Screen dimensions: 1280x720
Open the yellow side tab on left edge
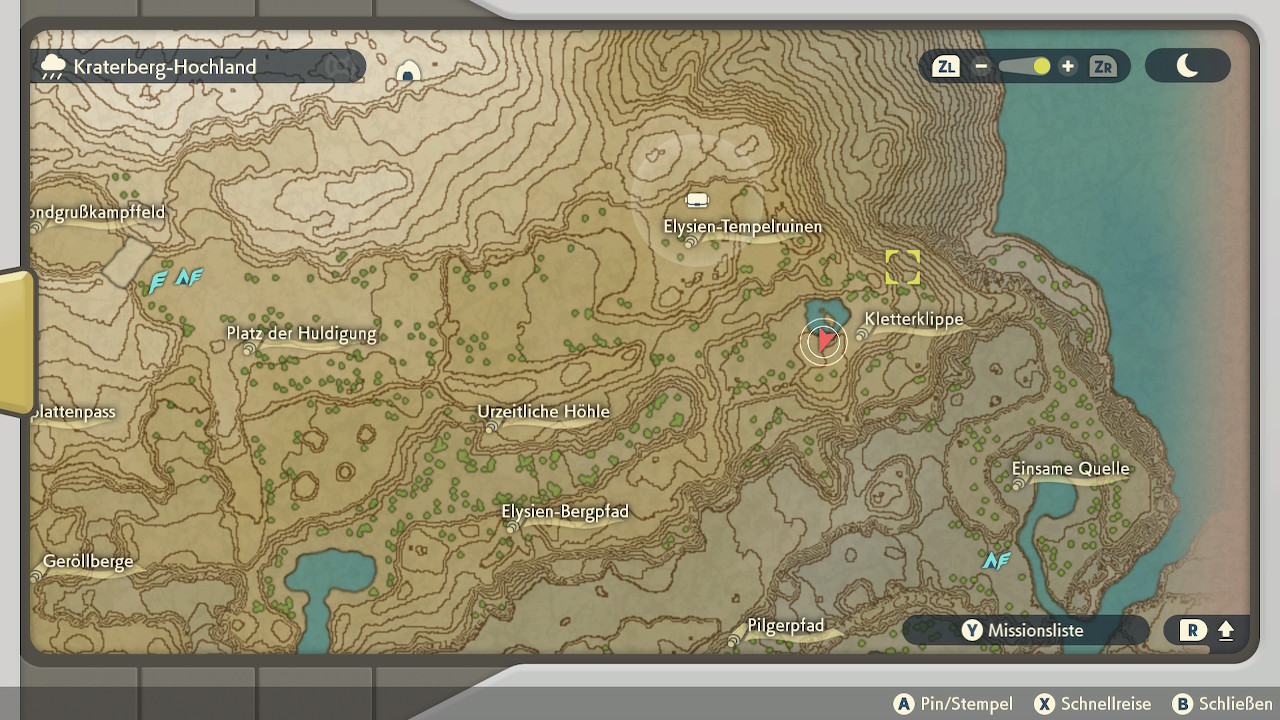point(15,340)
